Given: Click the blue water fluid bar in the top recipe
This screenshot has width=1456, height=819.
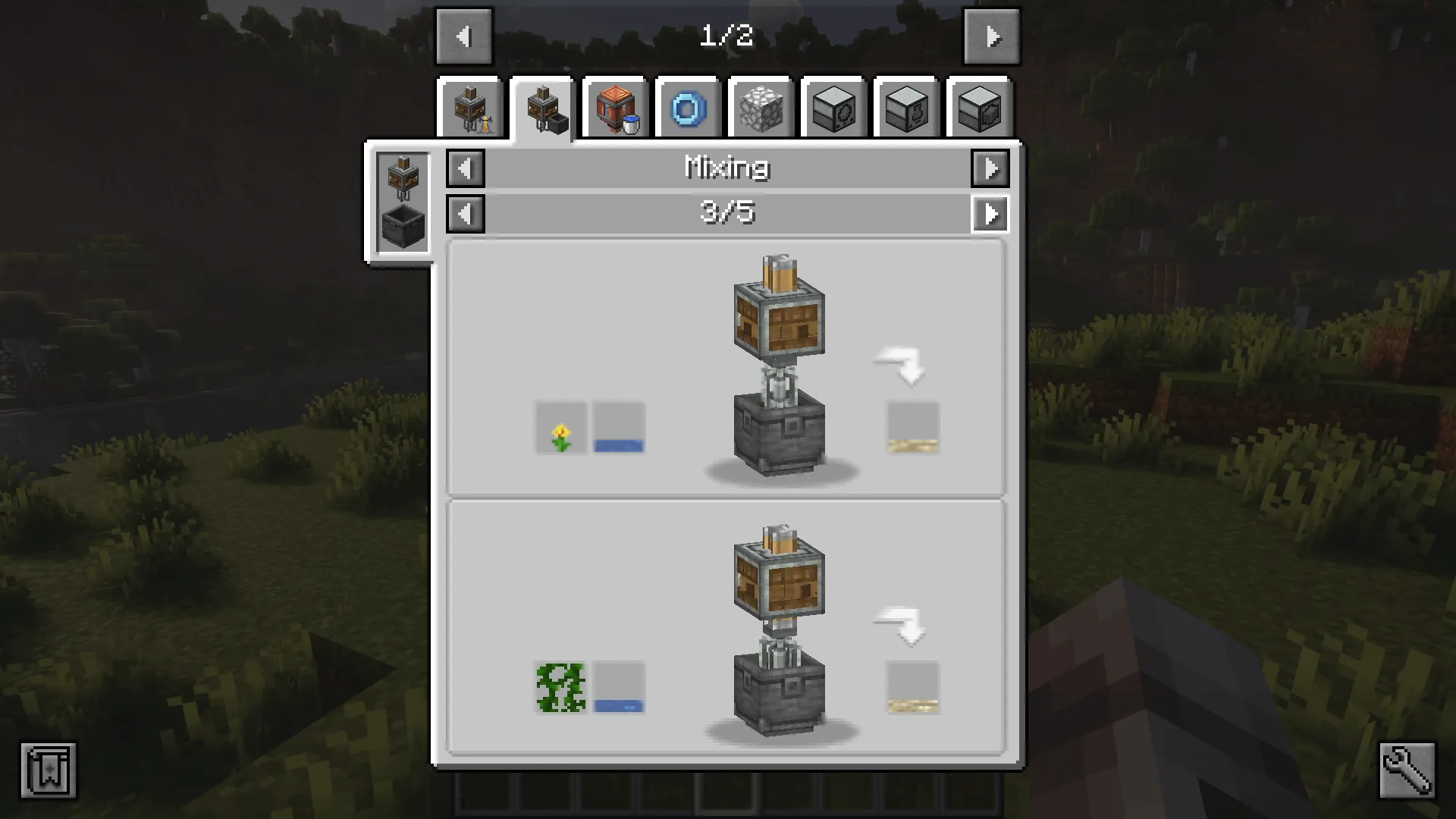Looking at the screenshot, I should tap(617, 444).
